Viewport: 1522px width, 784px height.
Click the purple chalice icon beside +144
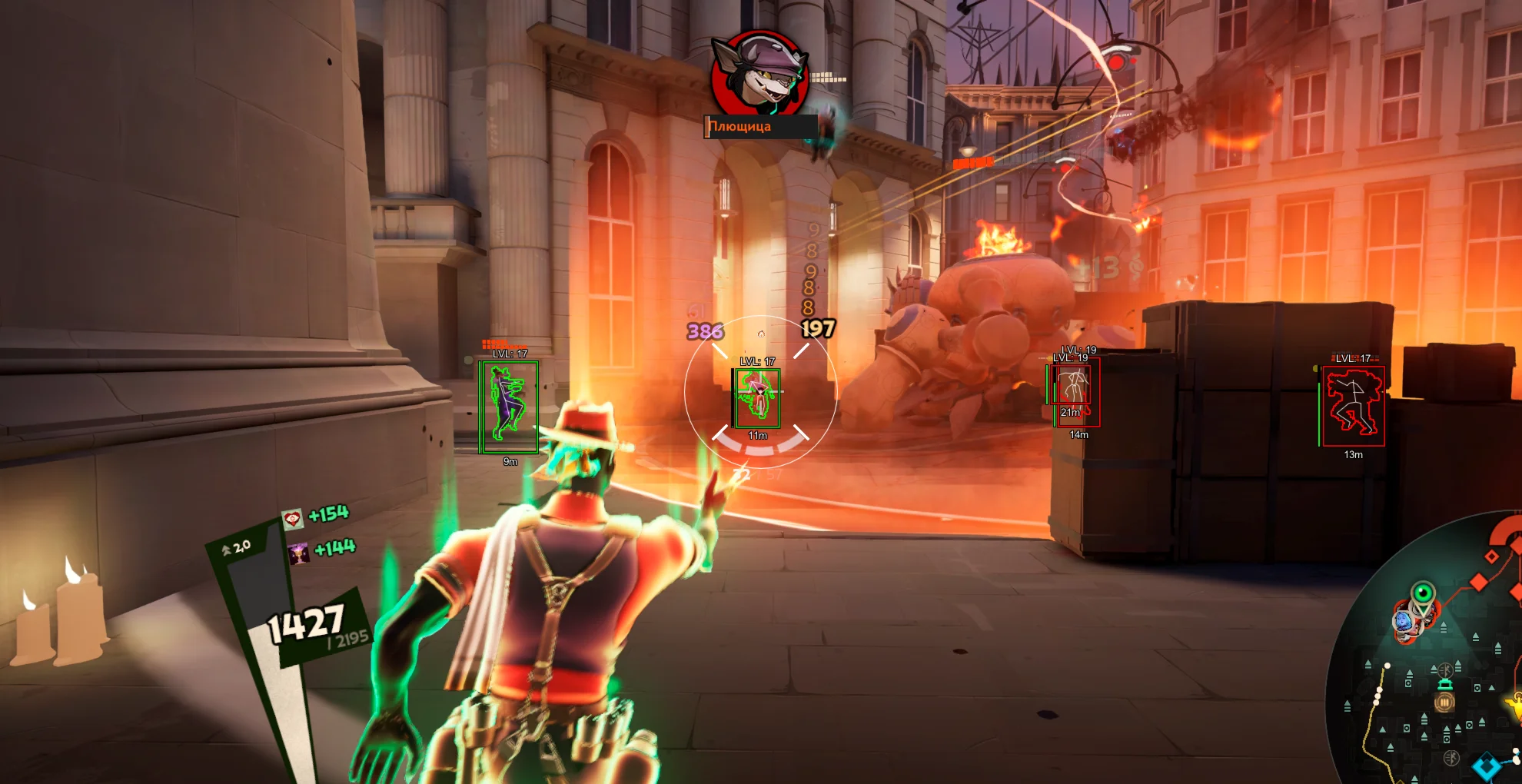coord(299,555)
